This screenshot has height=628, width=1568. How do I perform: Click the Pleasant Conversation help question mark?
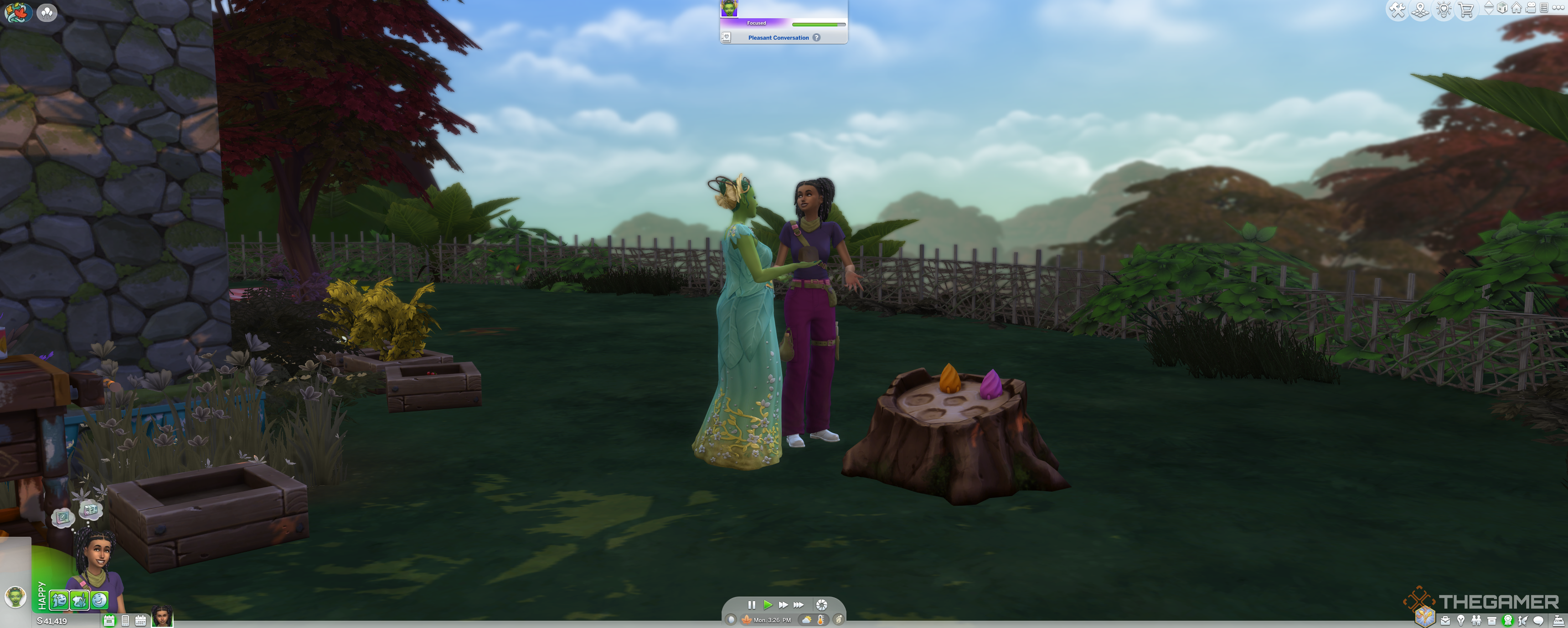tap(816, 38)
